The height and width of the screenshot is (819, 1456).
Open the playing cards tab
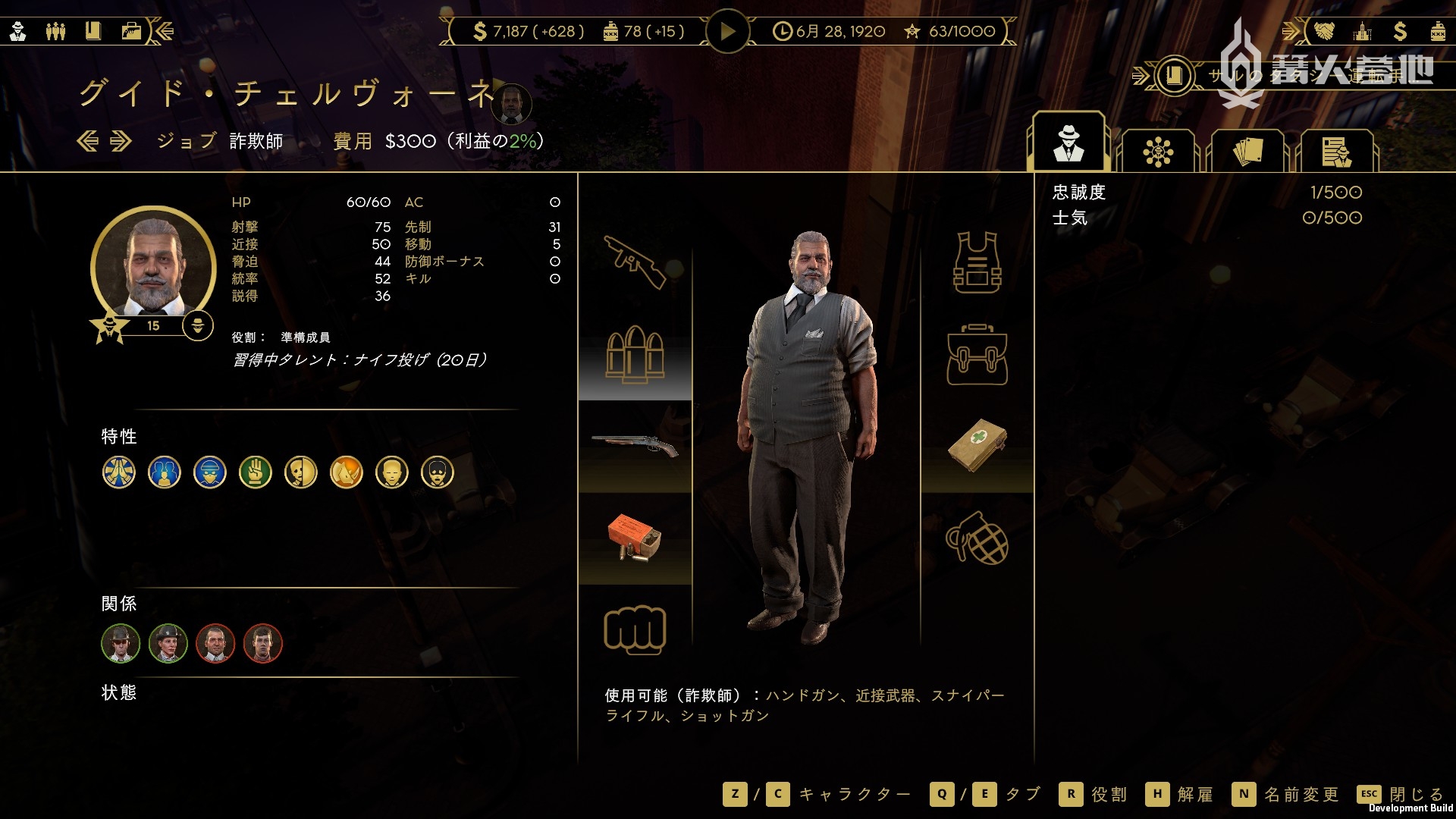click(1247, 152)
